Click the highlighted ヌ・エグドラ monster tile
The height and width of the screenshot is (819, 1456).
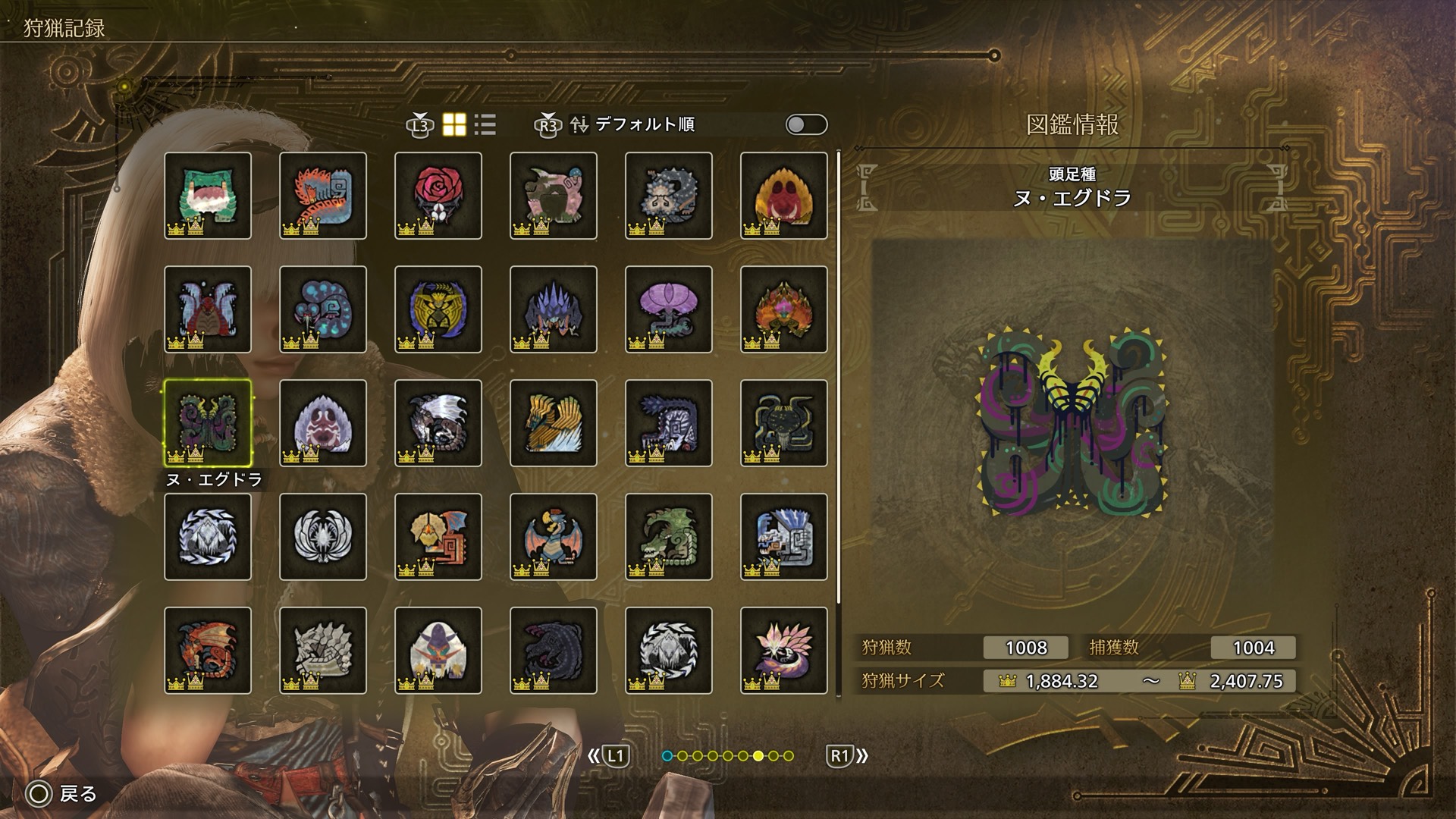tap(208, 423)
